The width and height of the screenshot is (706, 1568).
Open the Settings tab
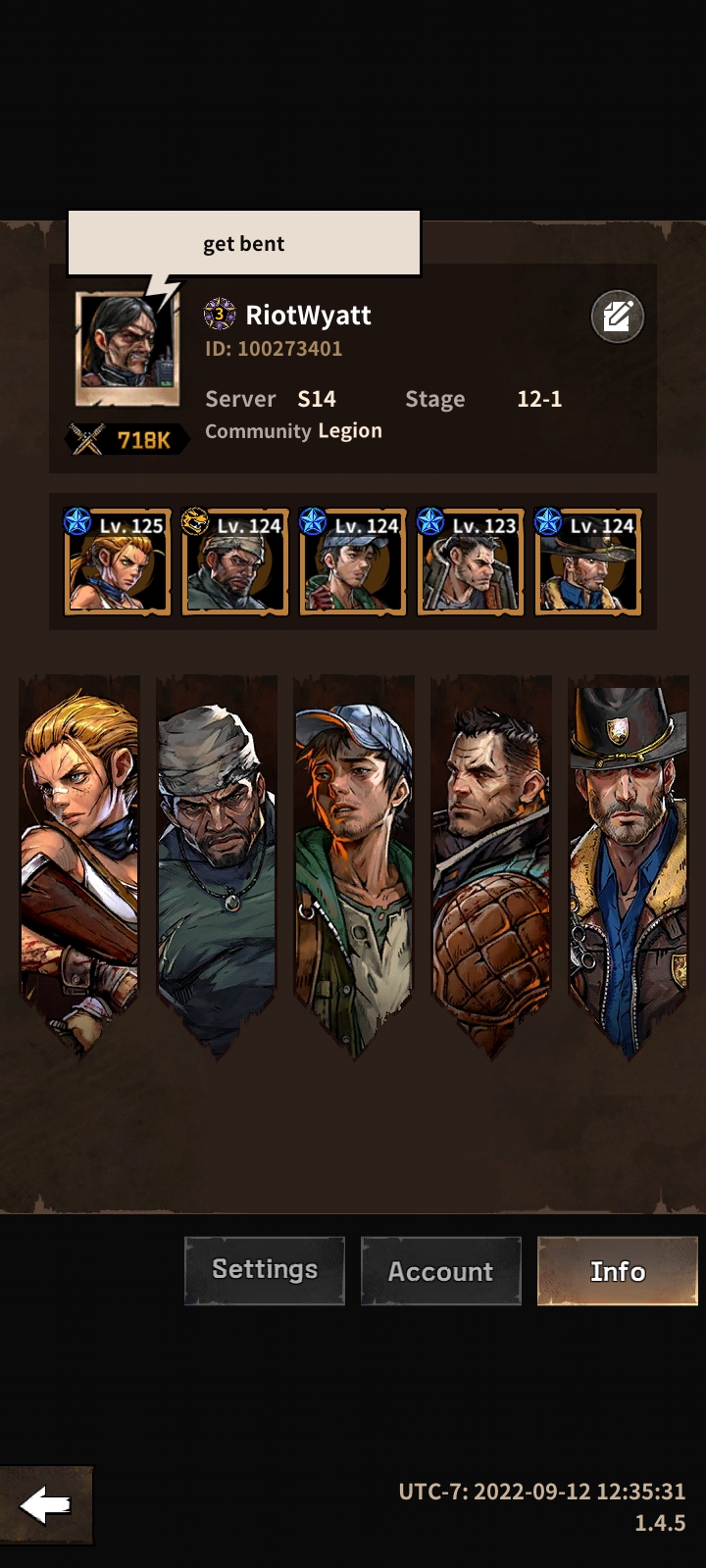pyautogui.click(x=265, y=1270)
